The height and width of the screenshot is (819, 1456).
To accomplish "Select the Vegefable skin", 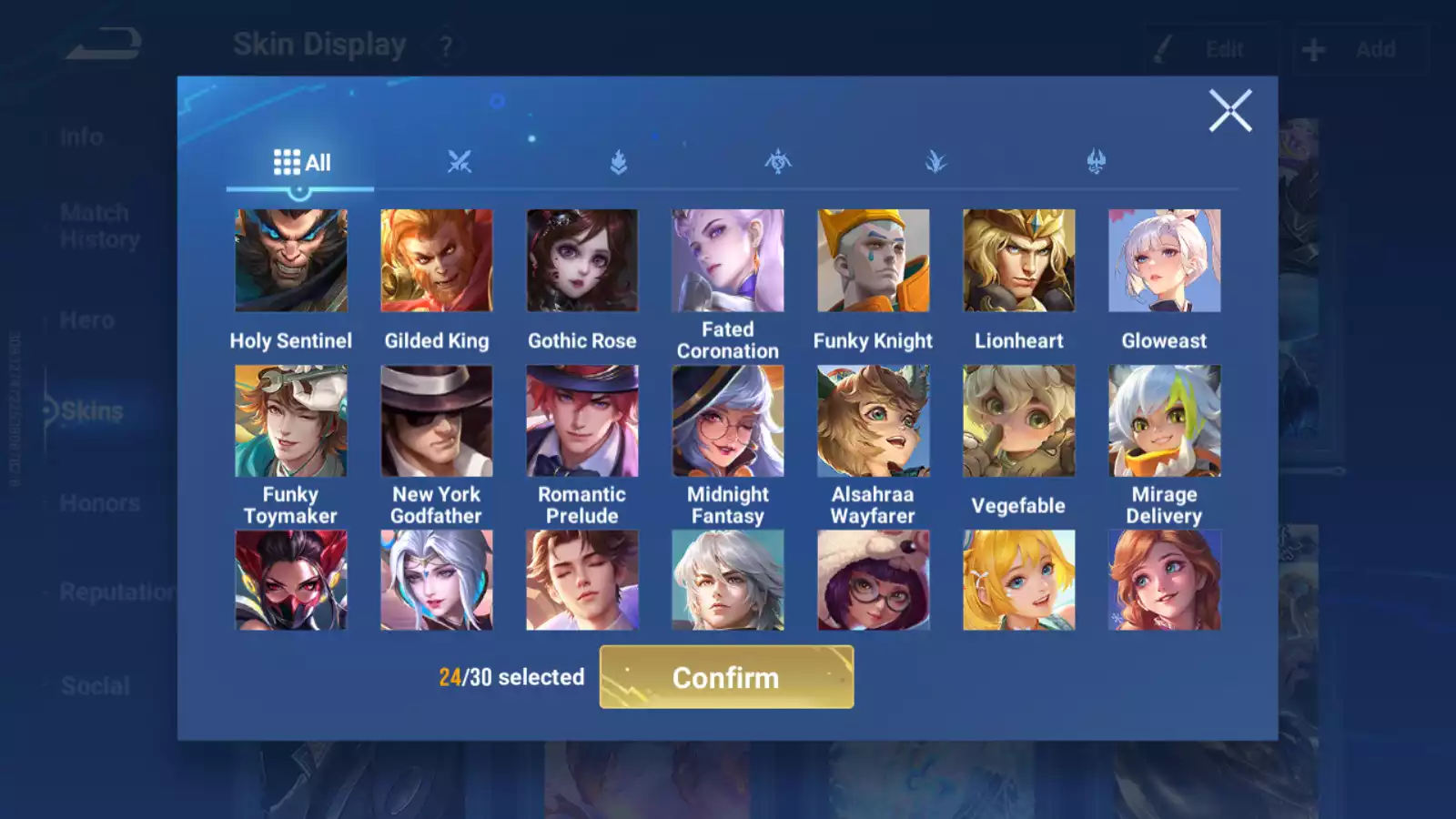I will coord(1019,421).
